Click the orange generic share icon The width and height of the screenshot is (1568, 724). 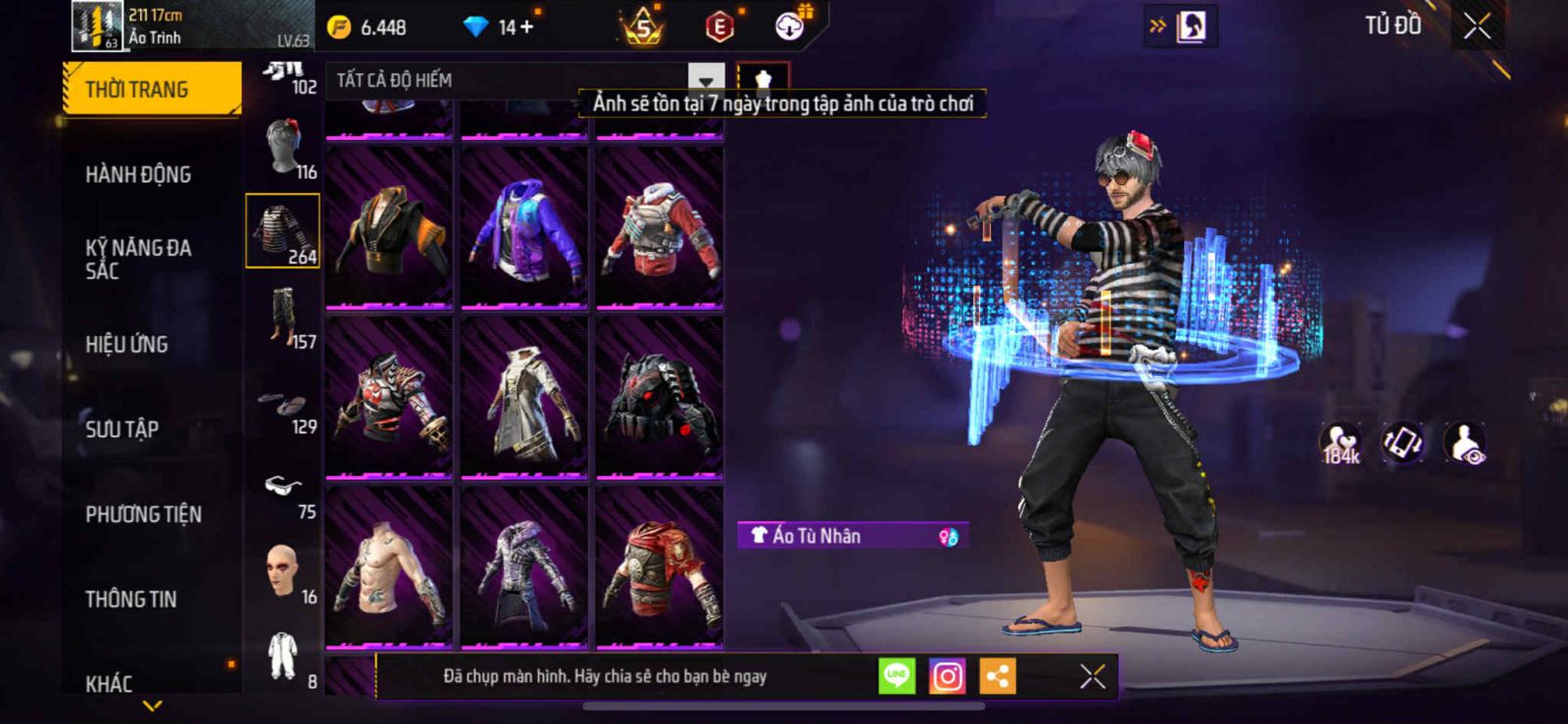(997, 676)
